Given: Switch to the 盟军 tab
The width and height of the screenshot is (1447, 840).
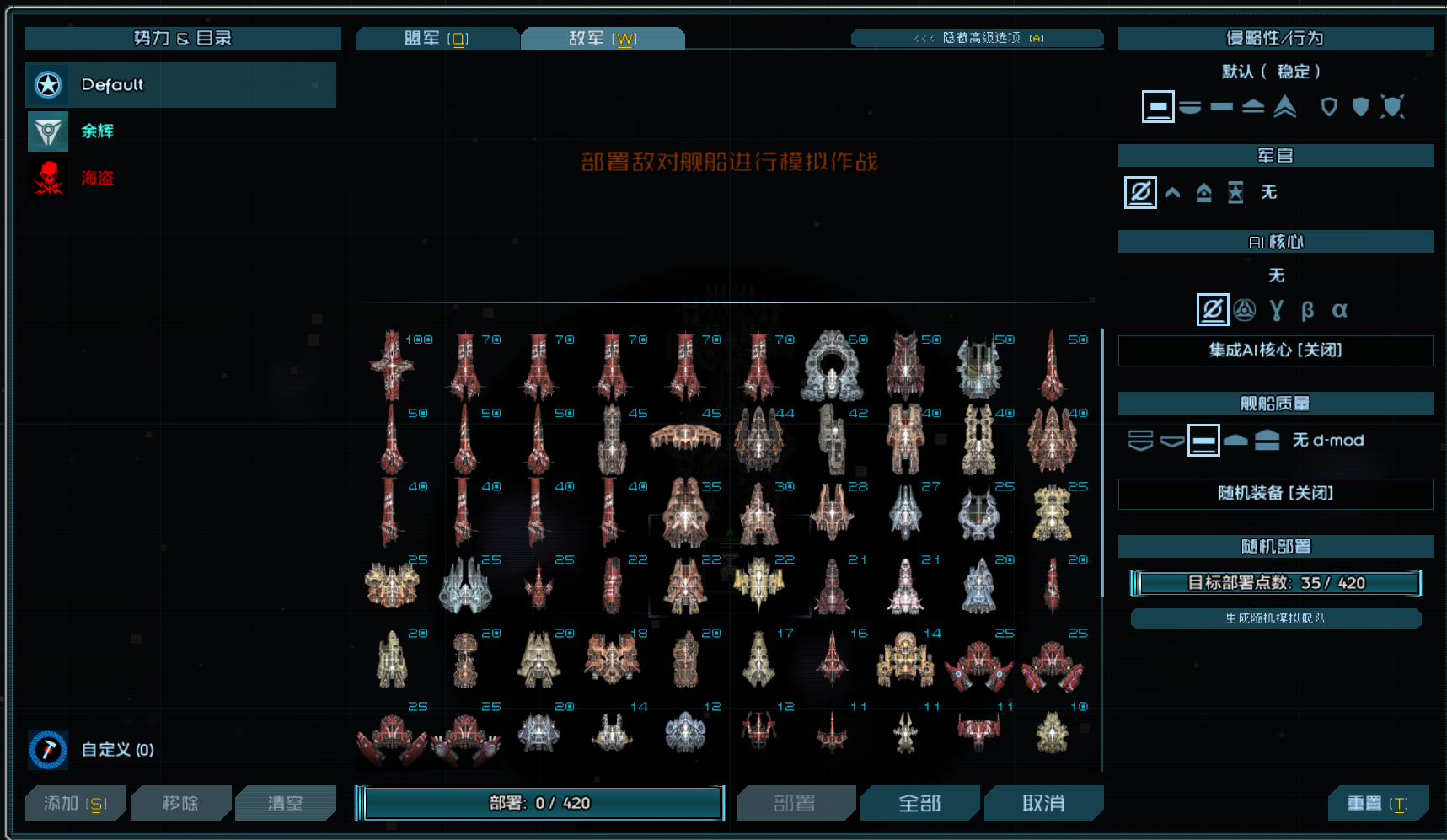Looking at the screenshot, I should click(x=437, y=37).
